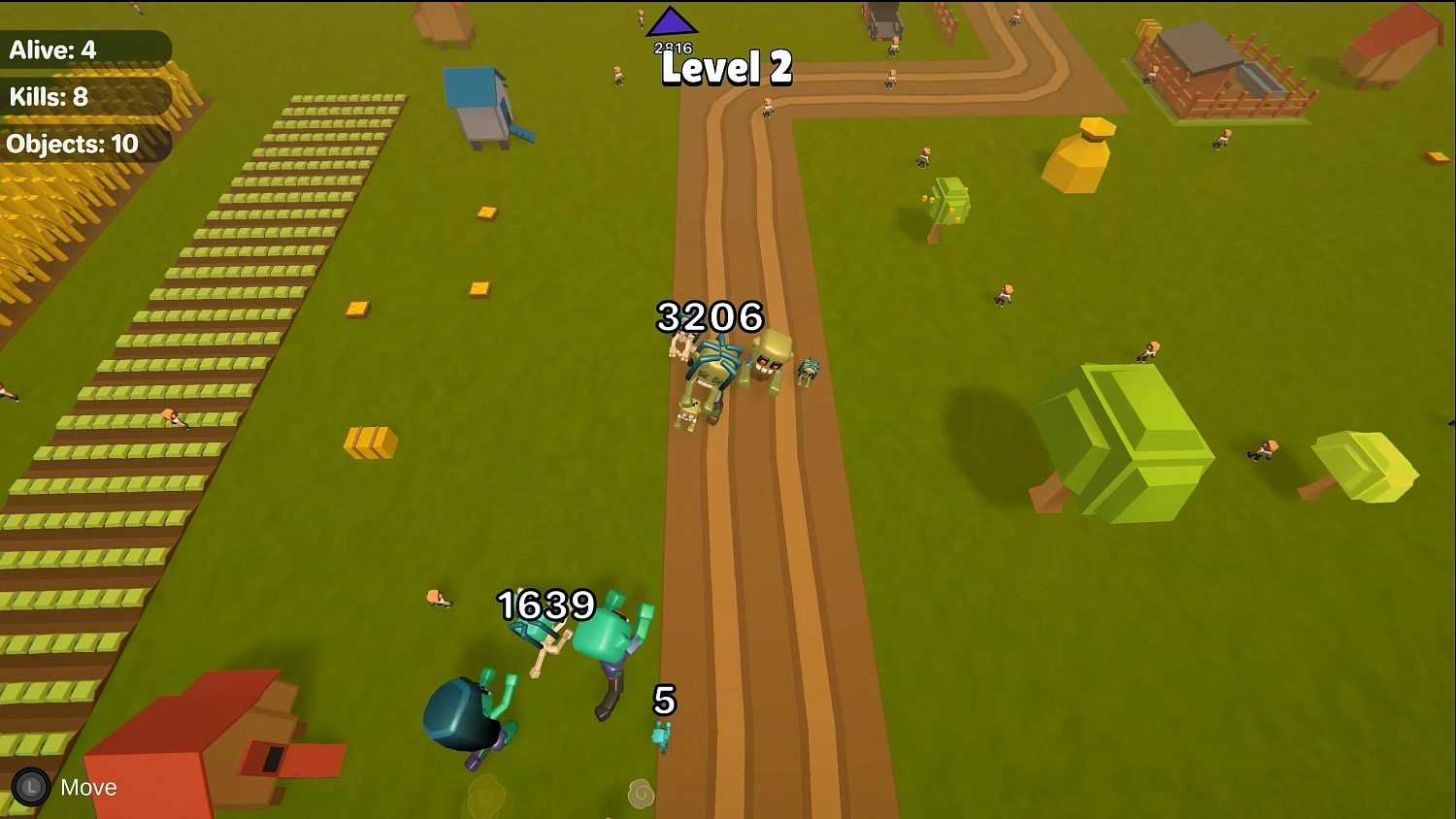The height and width of the screenshot is (819, 1456).
Task: Toggle the Kills counter panel
Action: tap(49, 97)
